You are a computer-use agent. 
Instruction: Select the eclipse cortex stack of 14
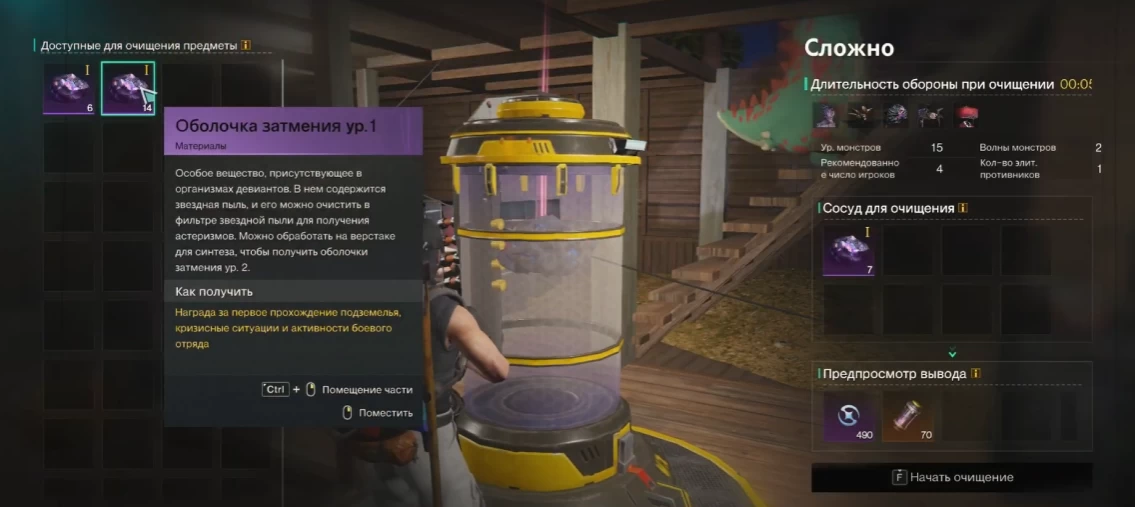click(128, 89)
